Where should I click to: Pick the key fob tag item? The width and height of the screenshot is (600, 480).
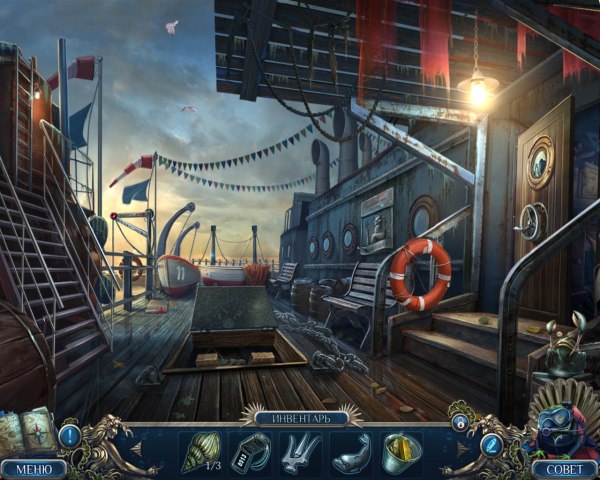248,450
